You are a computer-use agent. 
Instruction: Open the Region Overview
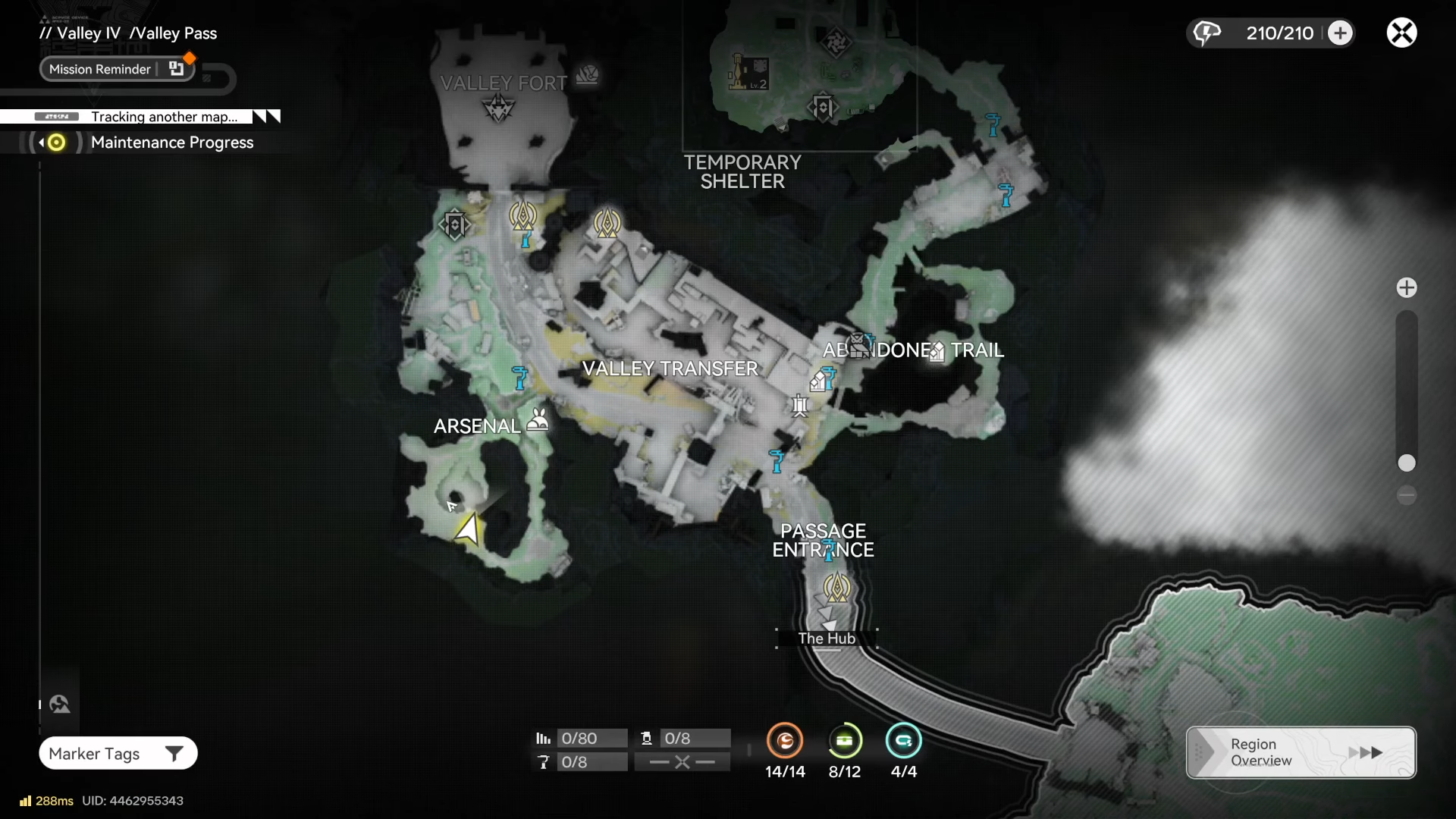pyautogui.click(x=1301, y=752)
